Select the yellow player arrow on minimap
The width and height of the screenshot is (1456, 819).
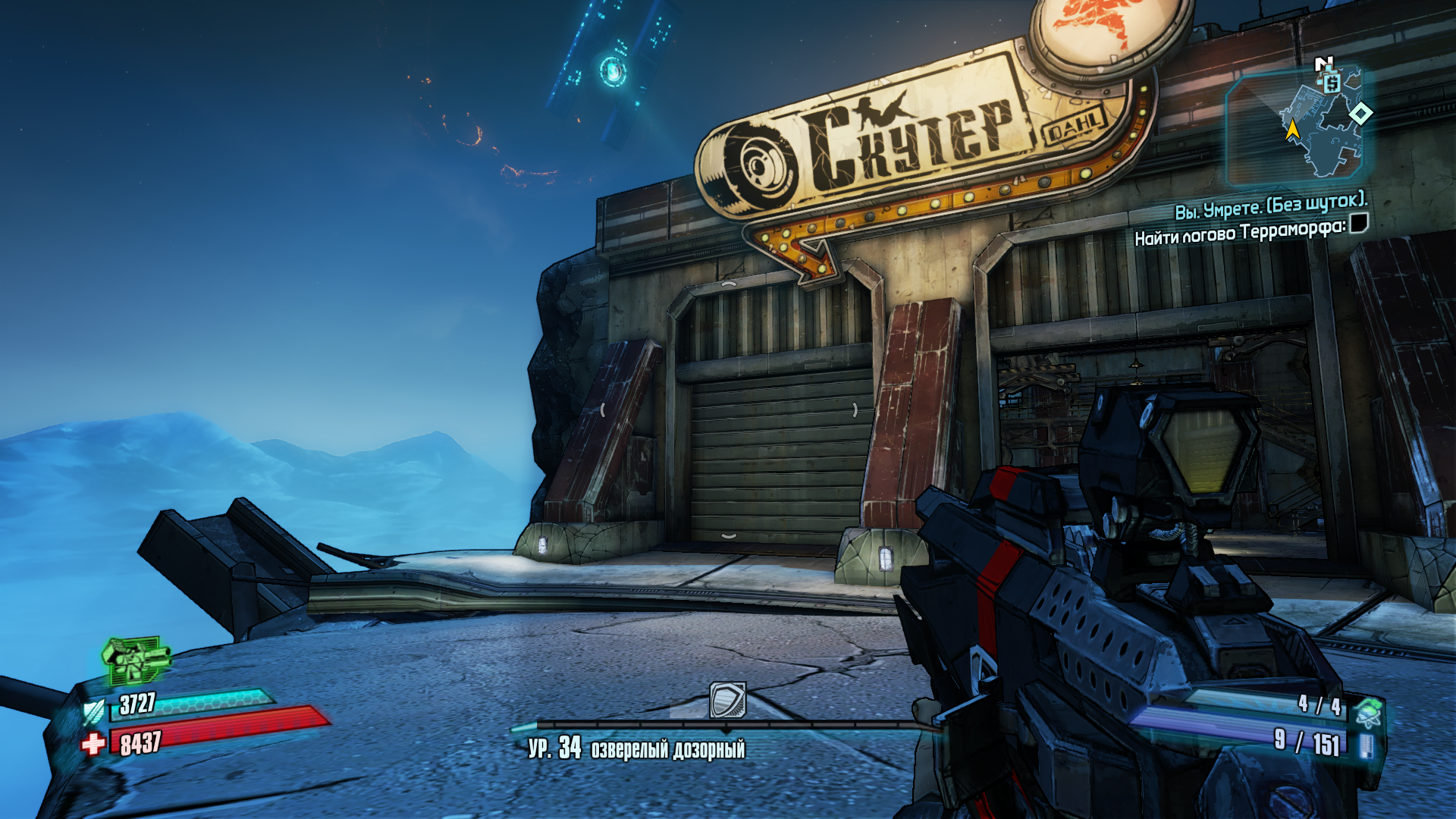1292,130
